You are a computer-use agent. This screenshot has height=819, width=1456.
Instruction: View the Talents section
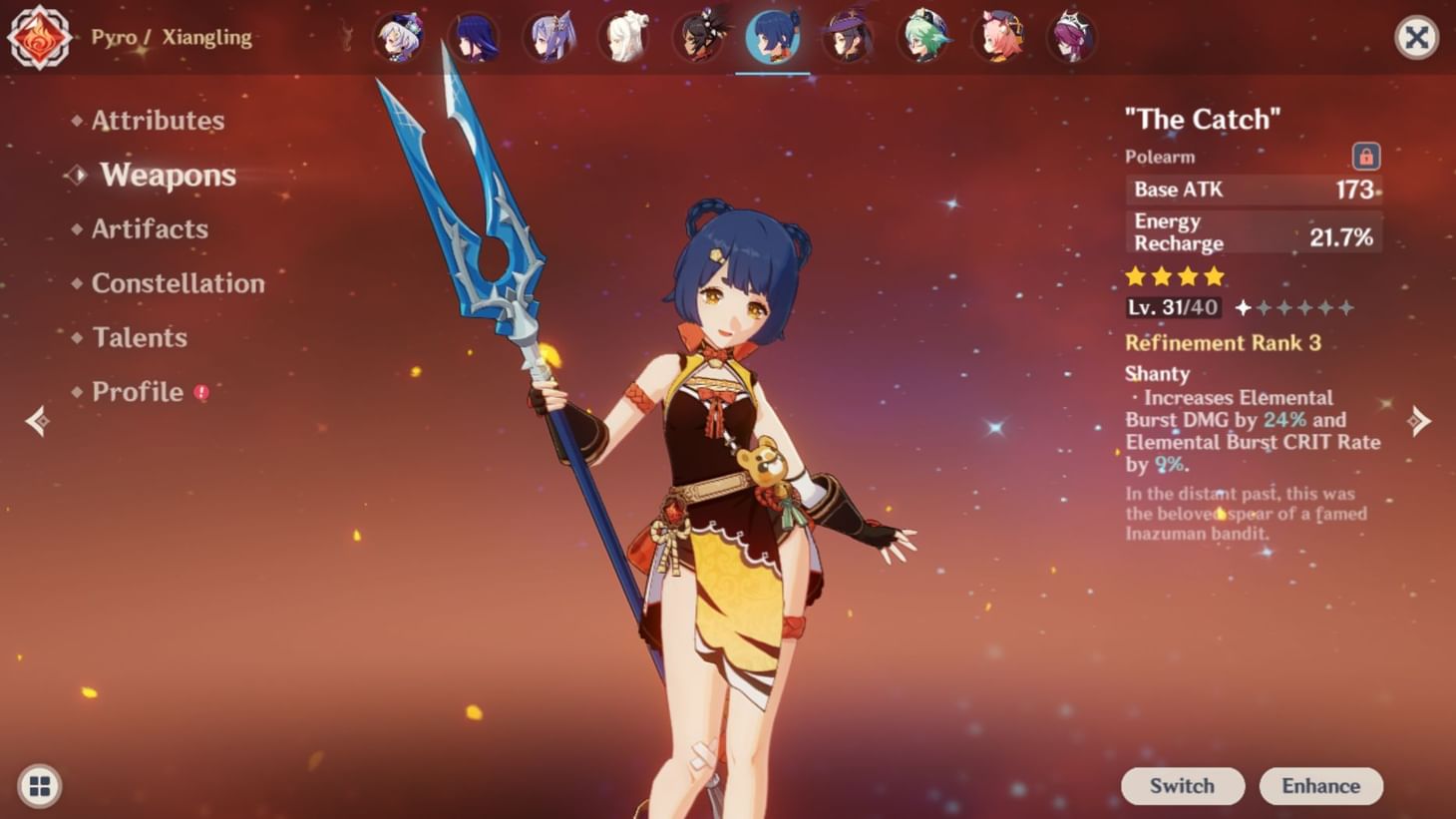pos(139,338)
